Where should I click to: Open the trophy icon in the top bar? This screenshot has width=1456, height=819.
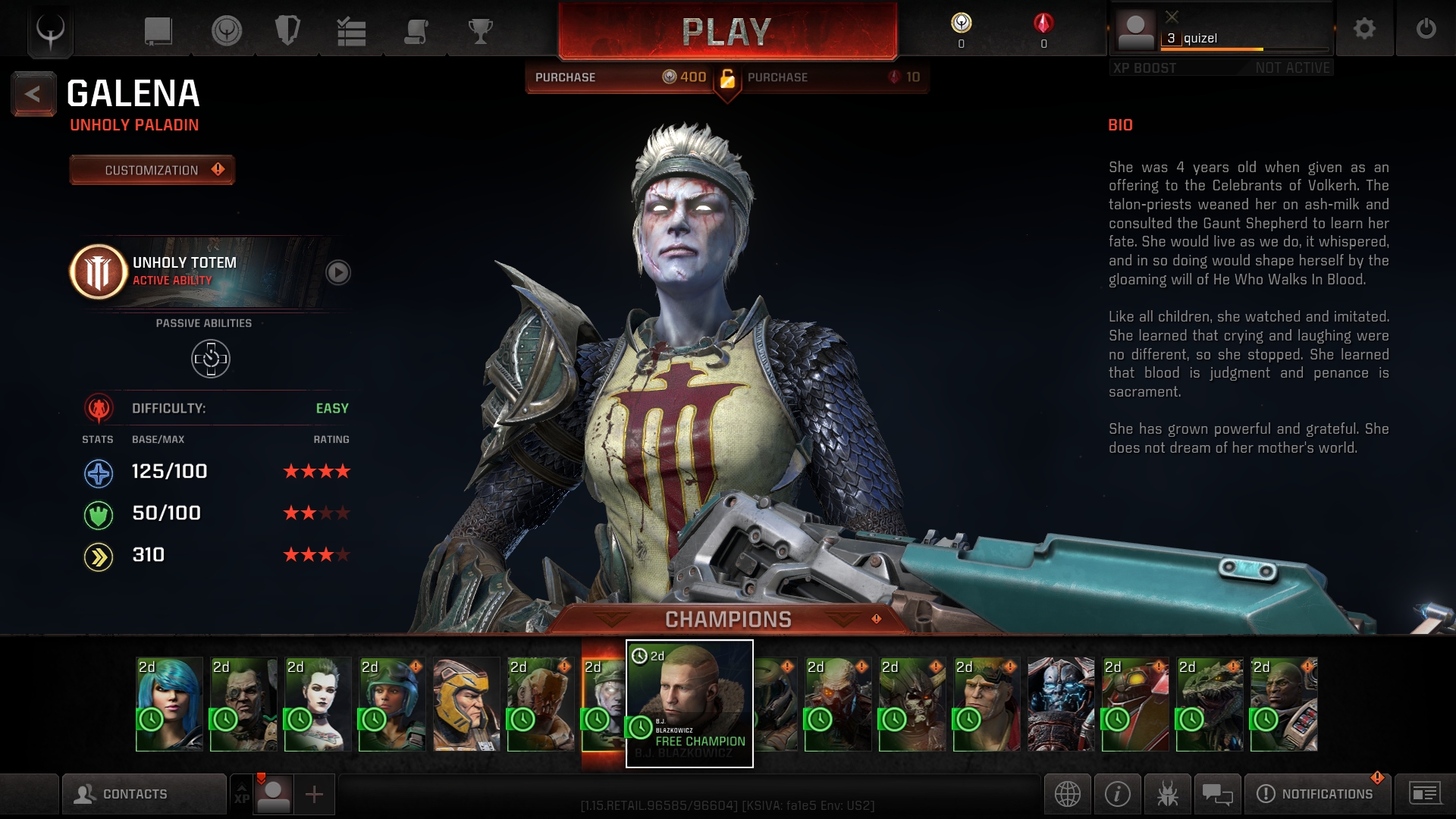click(x=480, y=32)
